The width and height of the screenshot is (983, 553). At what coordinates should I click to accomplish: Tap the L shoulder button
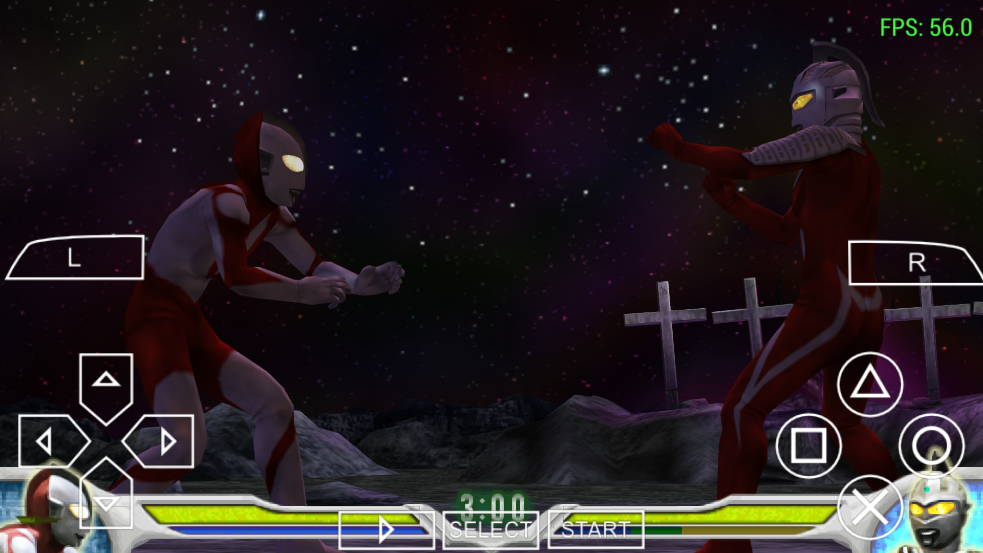[76, 258]
